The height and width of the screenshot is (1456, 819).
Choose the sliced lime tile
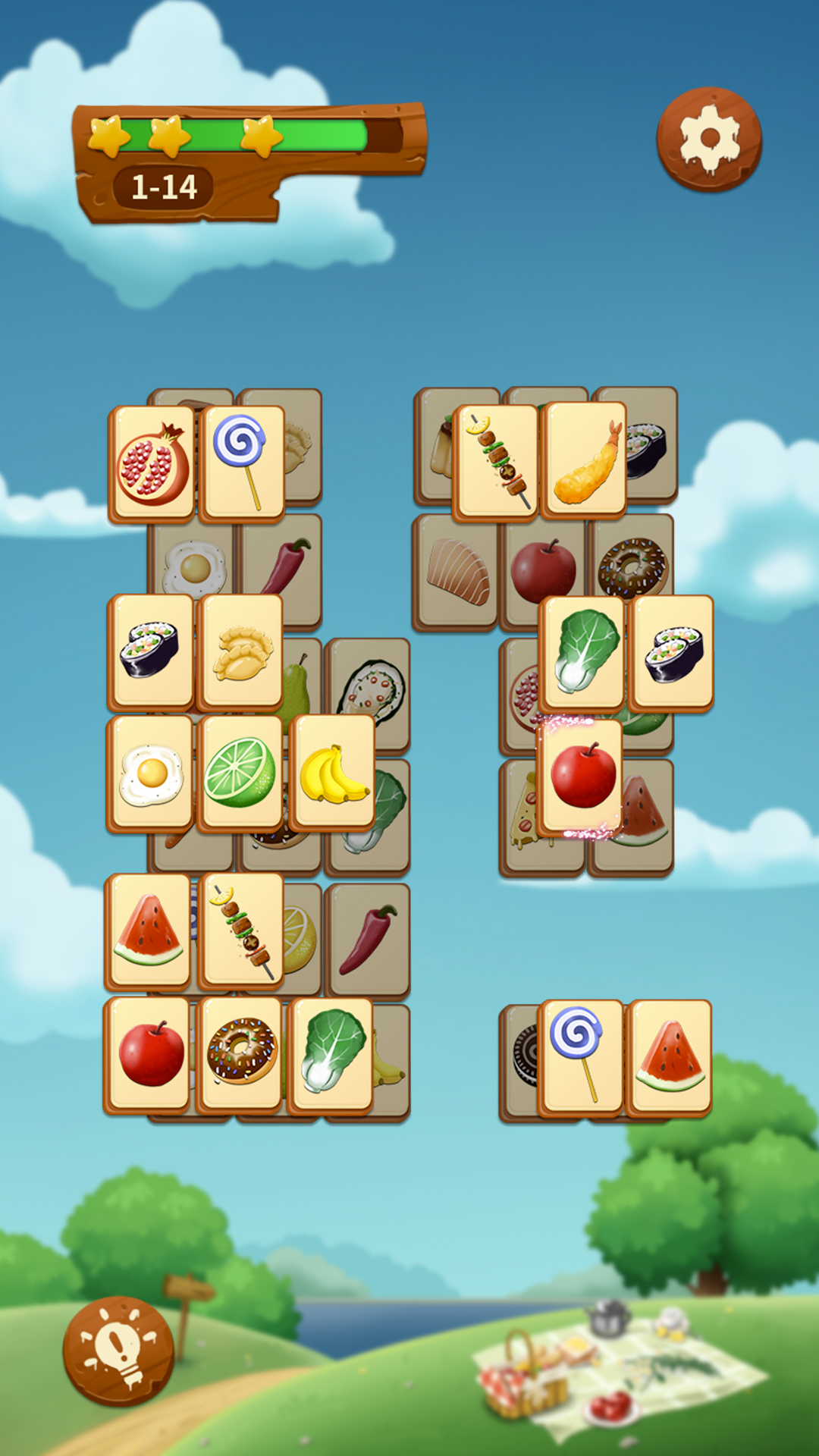(x=240, y=773)
